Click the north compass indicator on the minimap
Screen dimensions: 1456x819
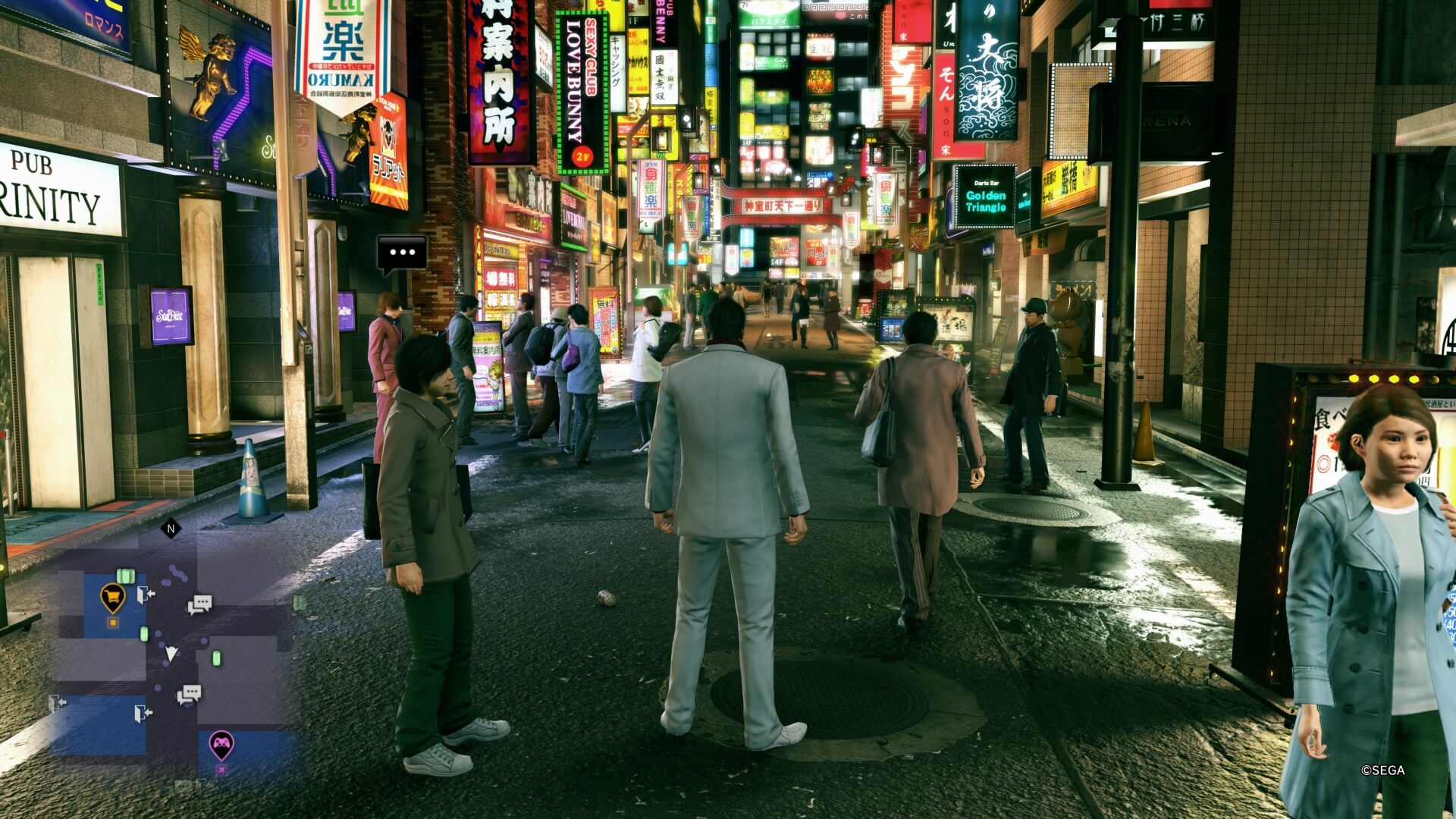[x=171, y=529]
